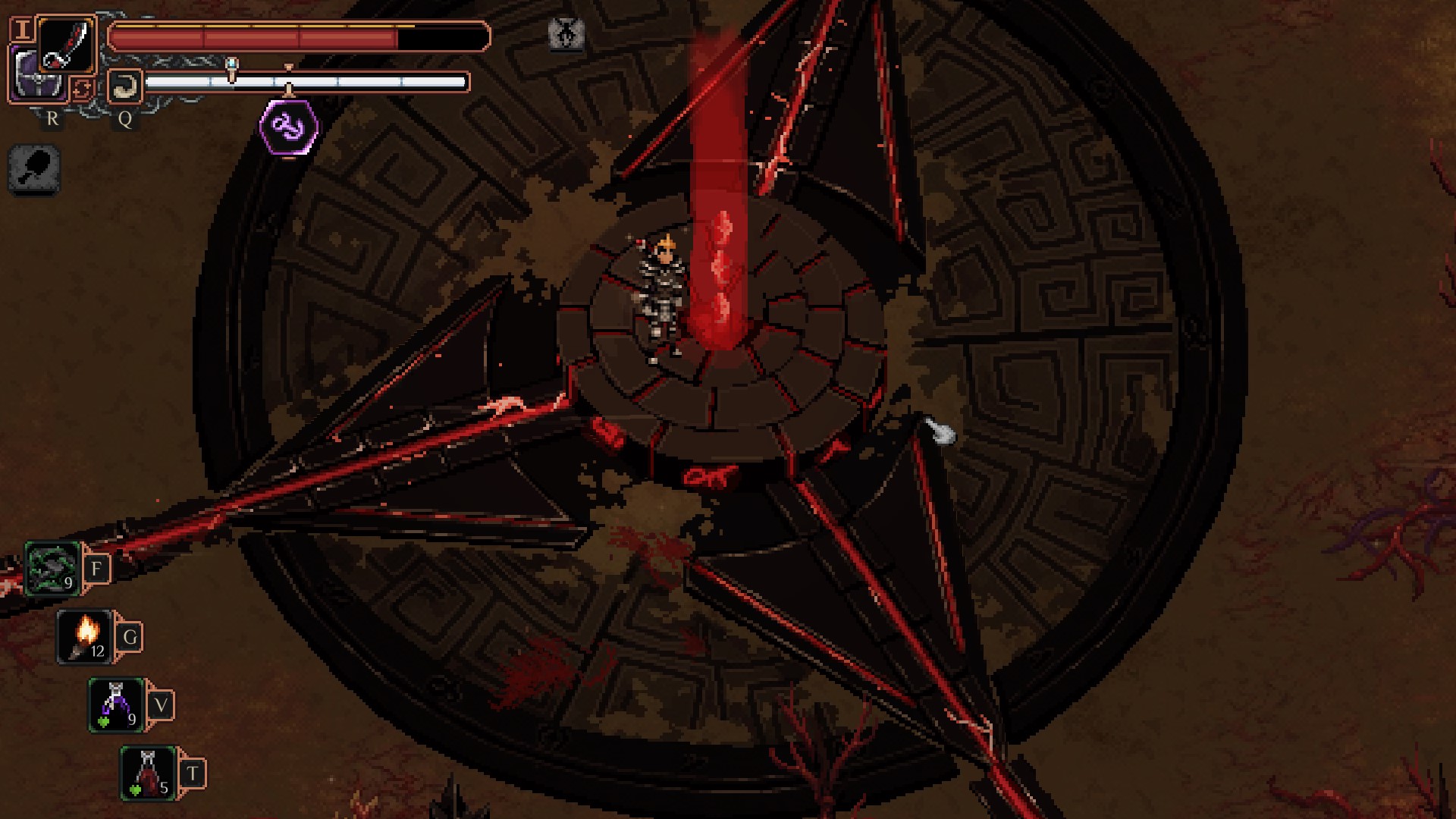Use the torch from the quick slot
Viewport: 1456px width, 819px height.
coord(85,637)
